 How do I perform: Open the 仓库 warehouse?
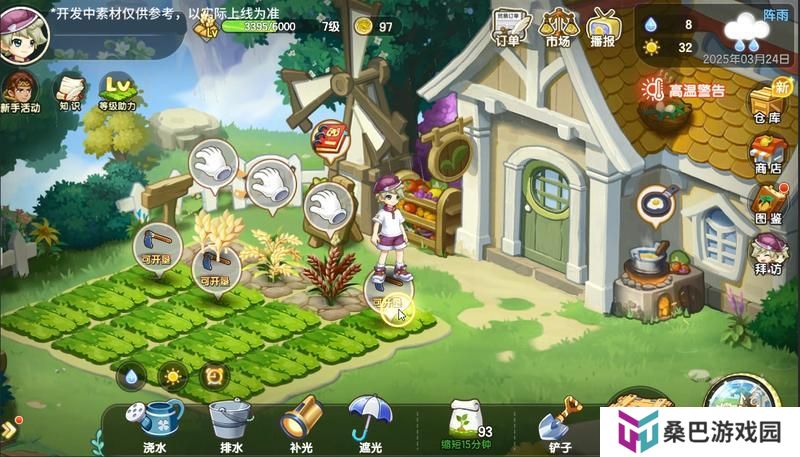(x=767, y=100)
